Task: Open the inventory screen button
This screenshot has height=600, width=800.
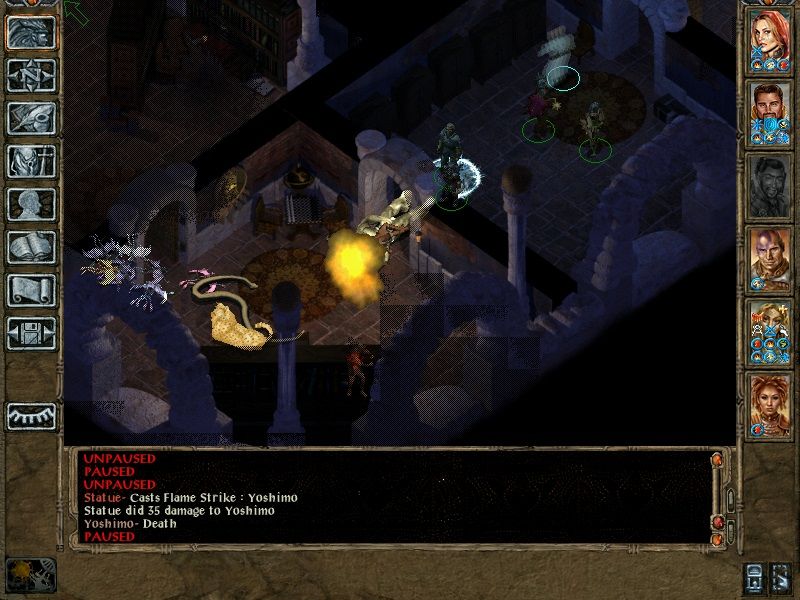Action: click(31, 160)
